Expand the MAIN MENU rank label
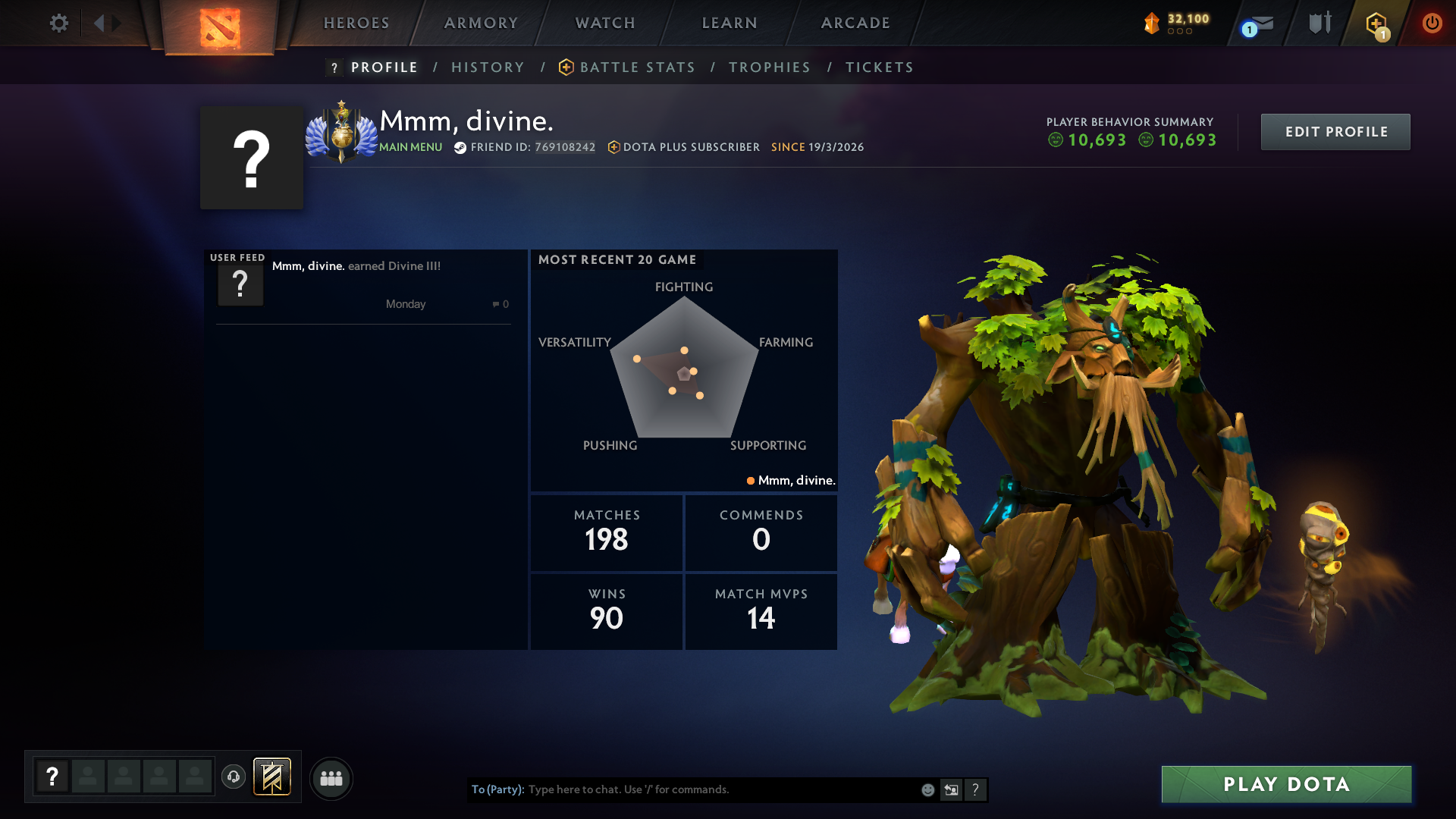Viewport: 1456px width, 819px height. click(x=410, y=147)
